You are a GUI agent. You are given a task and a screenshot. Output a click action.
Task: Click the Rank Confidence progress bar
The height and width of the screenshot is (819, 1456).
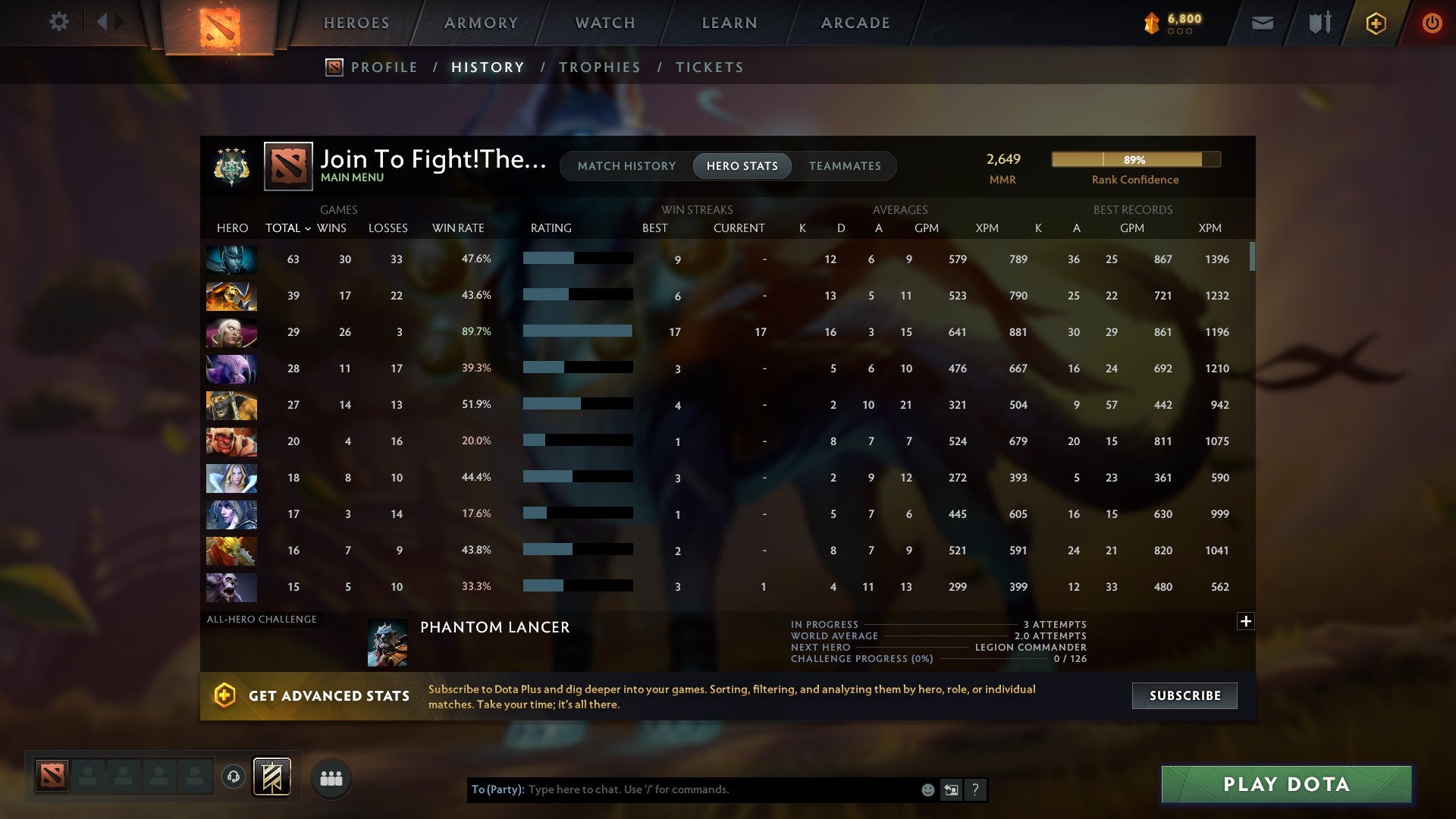pos(1135,160)
